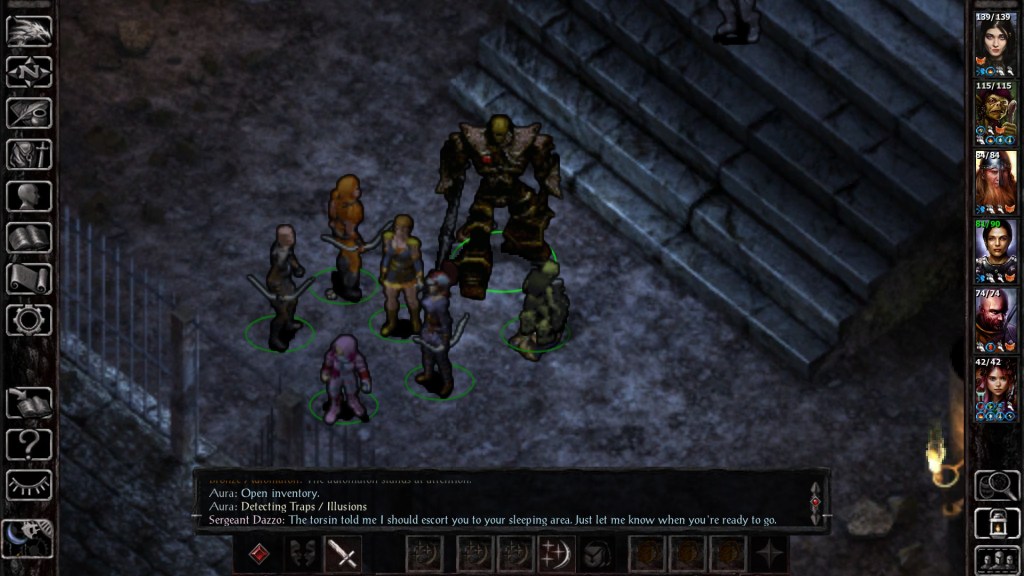Viewport: 1024px width, 576px height.
Task: Click the select all party button
Action: click(x=996, y=558)
